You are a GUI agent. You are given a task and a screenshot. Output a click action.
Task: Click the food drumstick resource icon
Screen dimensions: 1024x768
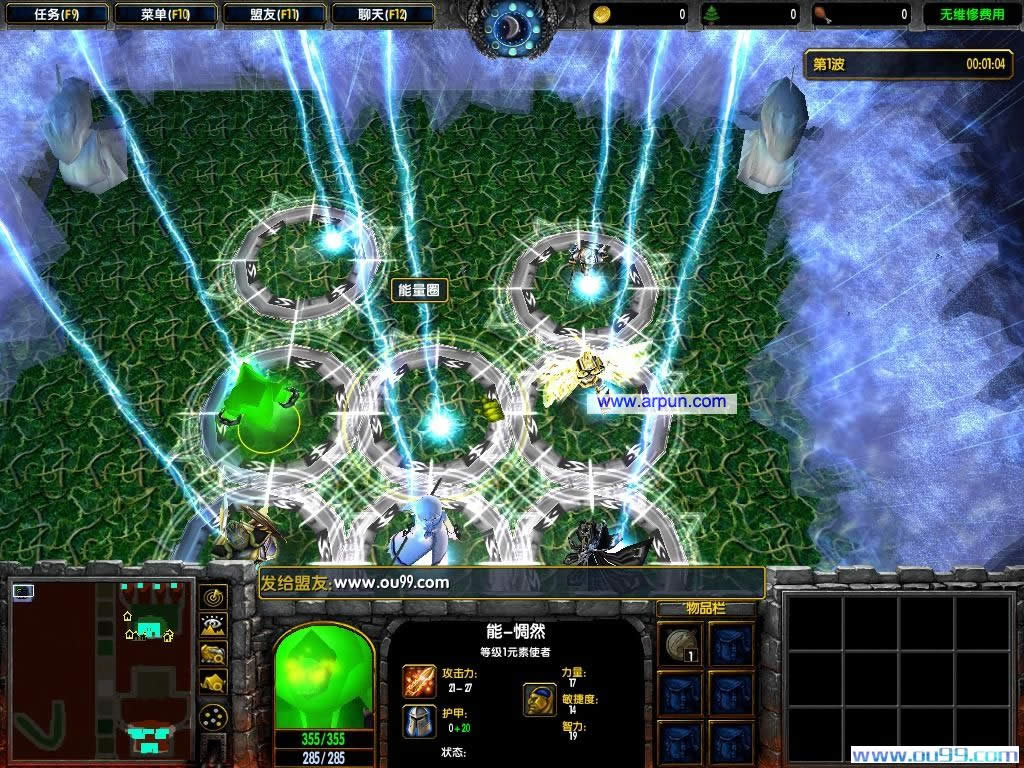tap(822, 14)
